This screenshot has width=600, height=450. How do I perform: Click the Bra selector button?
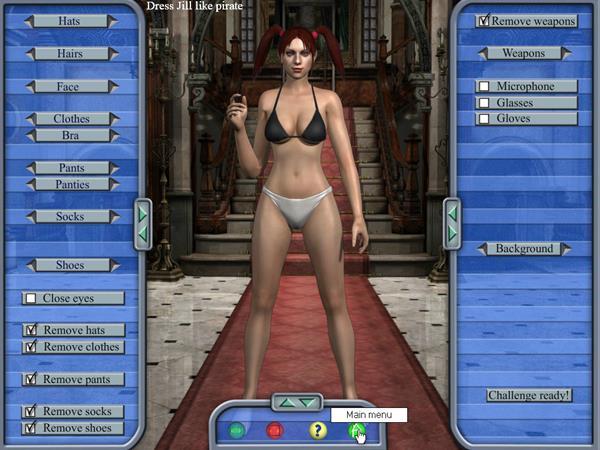click(x=72, y=135)
